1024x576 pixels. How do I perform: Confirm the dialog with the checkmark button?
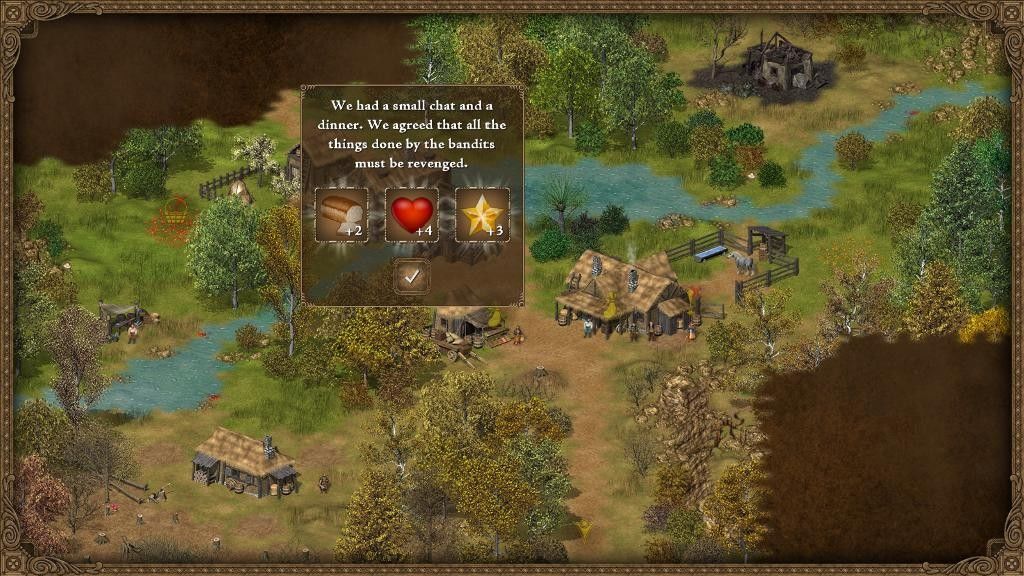(411, 276)
